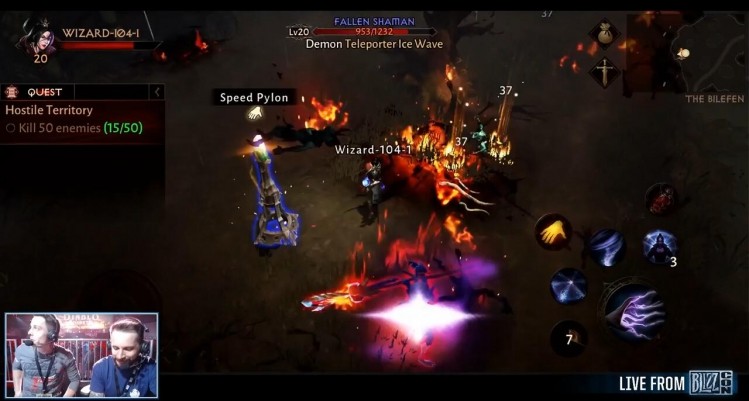Cast the lightning orb skill
Image resolution: width=749 pixels, height=401 pixels.
[x=569, y=285]
